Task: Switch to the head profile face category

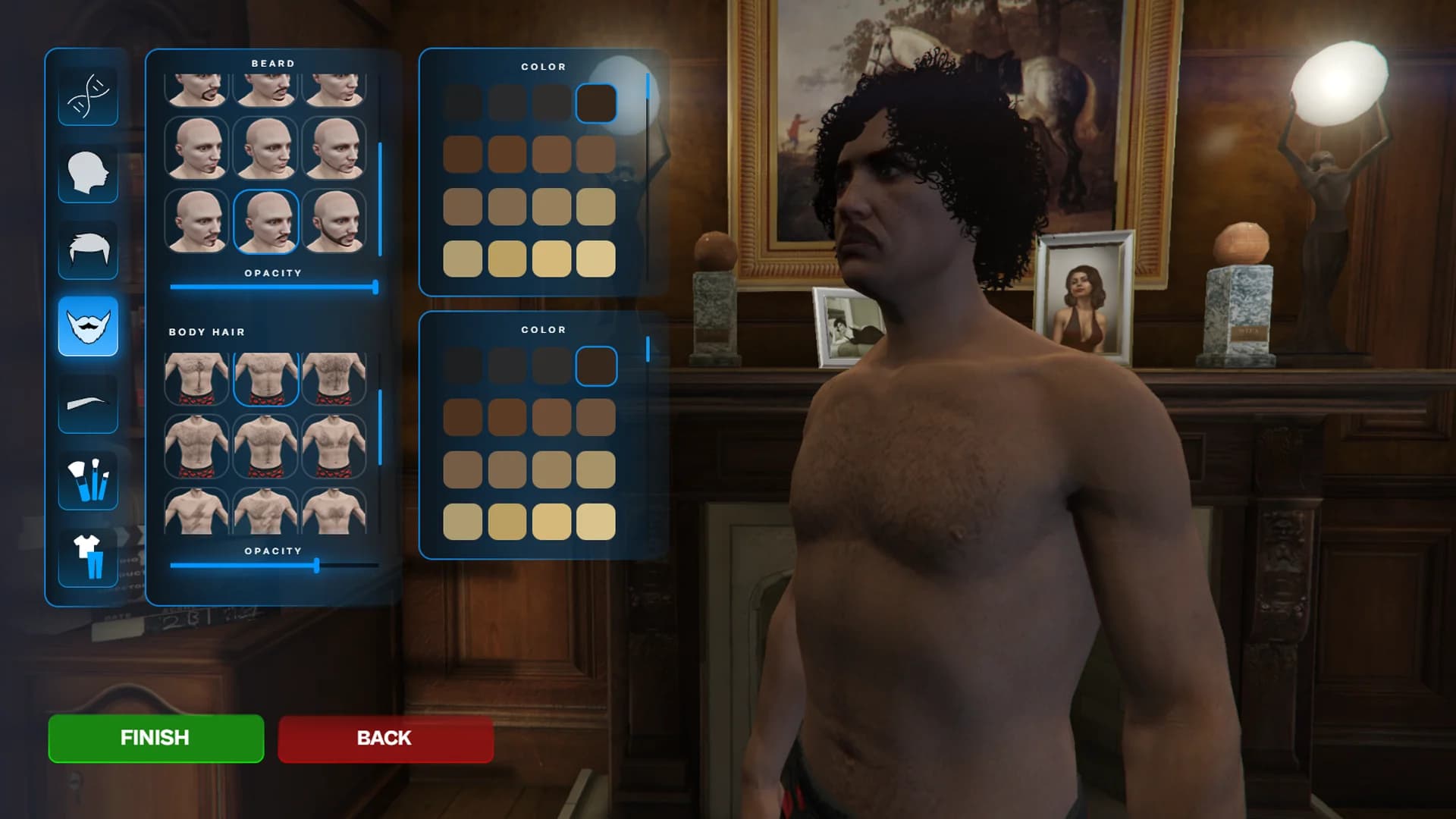Action: pyautogui.click(x=88, y=173)
